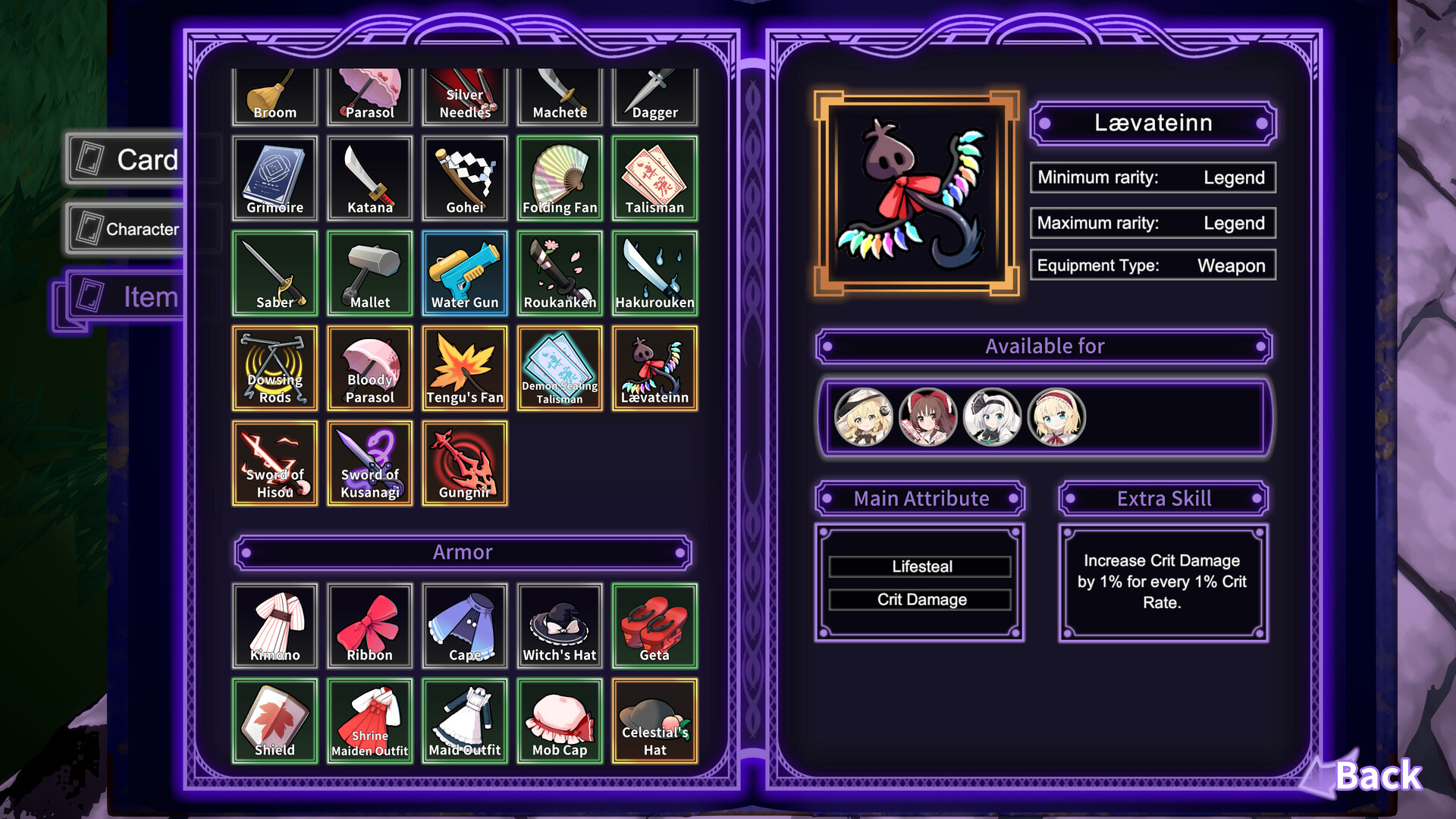Select the Katana weapon
Screen dimensions: 1456x819
point(369,178)
